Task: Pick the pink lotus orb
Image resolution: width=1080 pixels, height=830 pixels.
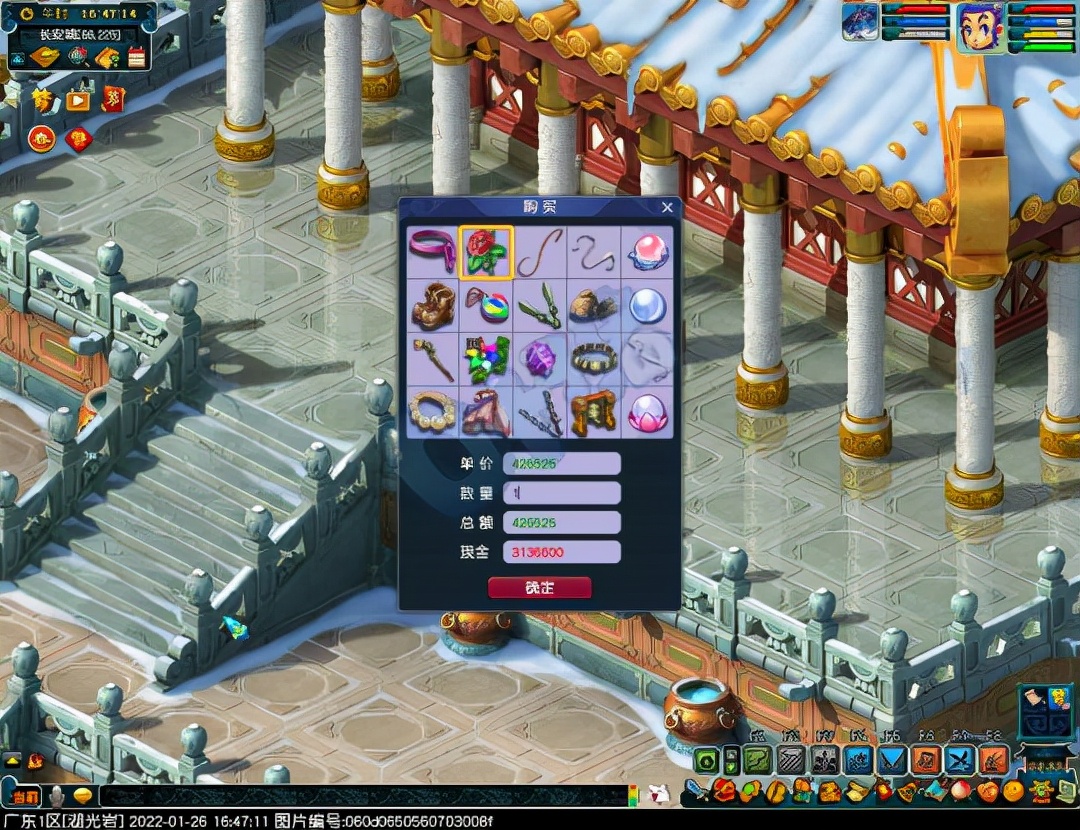Action: pos(647,412)
